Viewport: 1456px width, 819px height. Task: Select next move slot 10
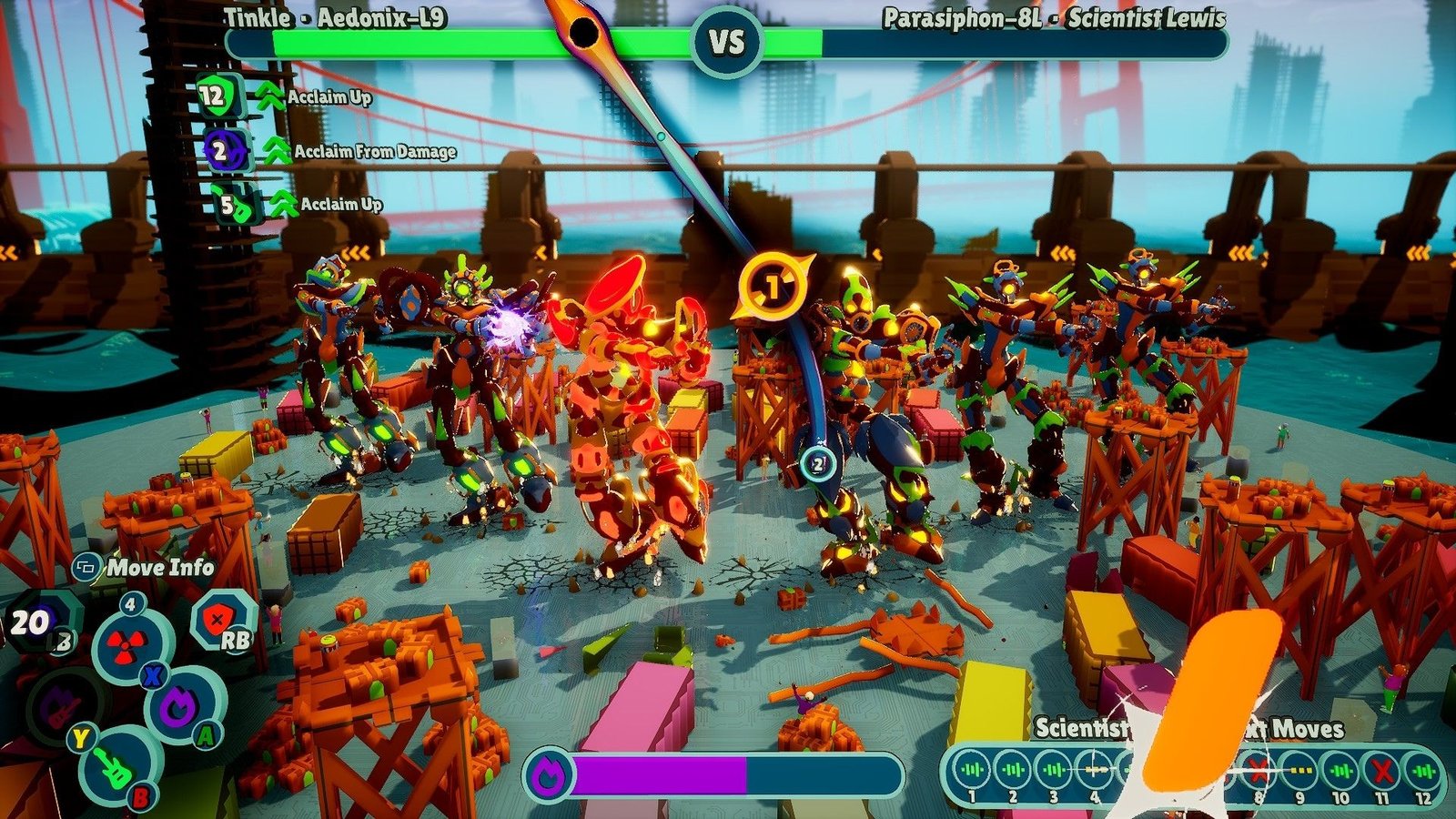click(x=1340, y=771)
